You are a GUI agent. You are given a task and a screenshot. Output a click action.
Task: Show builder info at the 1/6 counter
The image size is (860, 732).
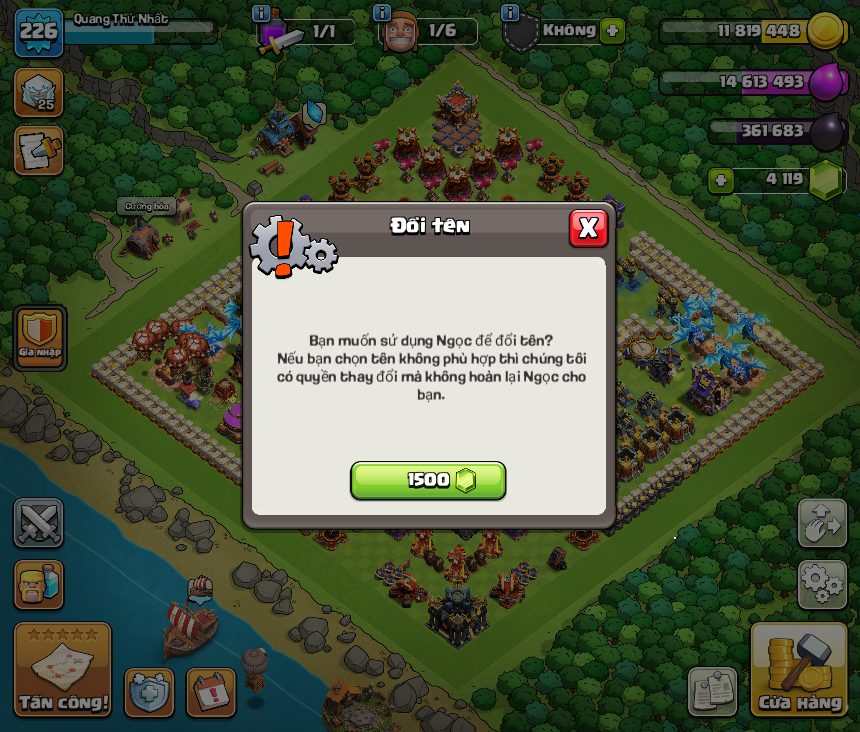(381, 13)
